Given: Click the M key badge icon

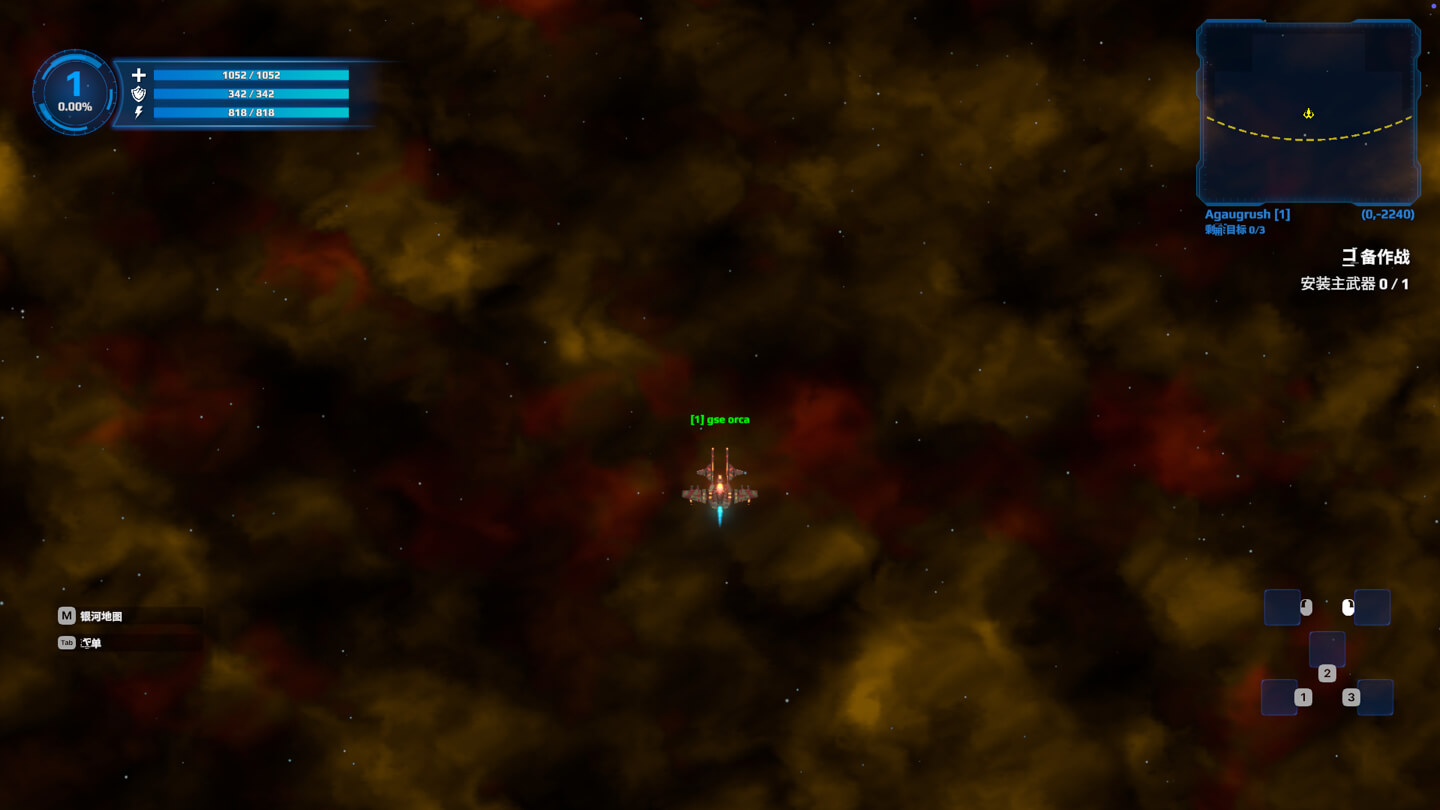Looking at the screenshot, I should (66, 616).
